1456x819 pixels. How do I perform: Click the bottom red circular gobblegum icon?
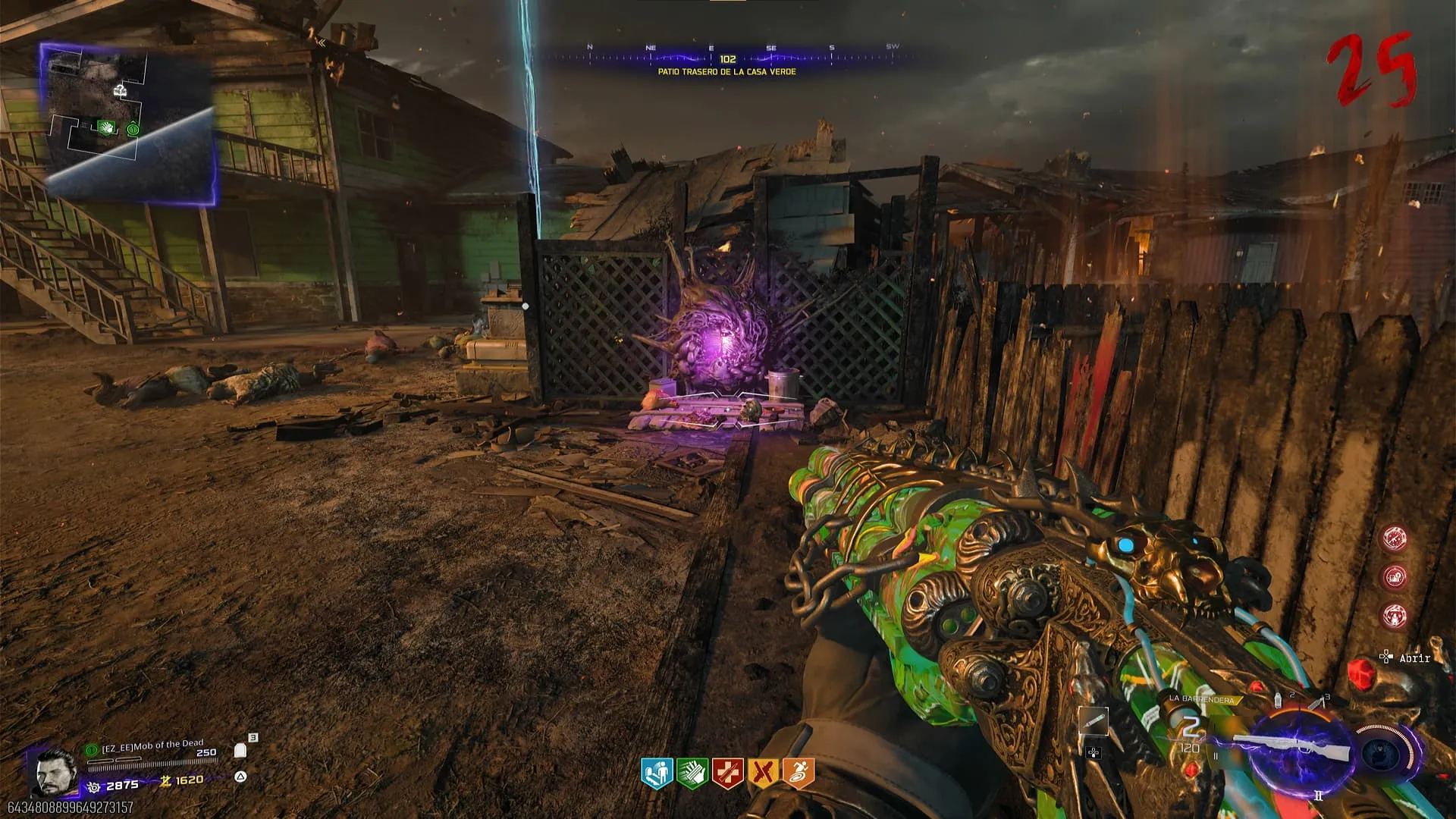click(x=1394, y=615)
